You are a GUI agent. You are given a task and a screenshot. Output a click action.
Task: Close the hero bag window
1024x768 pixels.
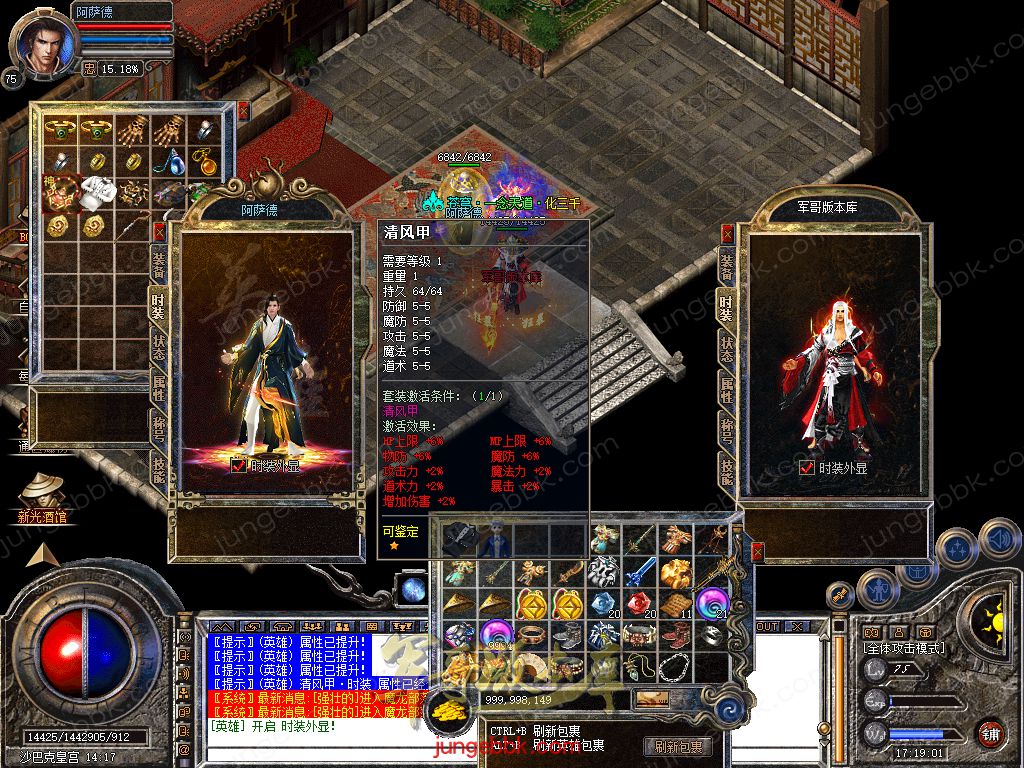(243, 110)
